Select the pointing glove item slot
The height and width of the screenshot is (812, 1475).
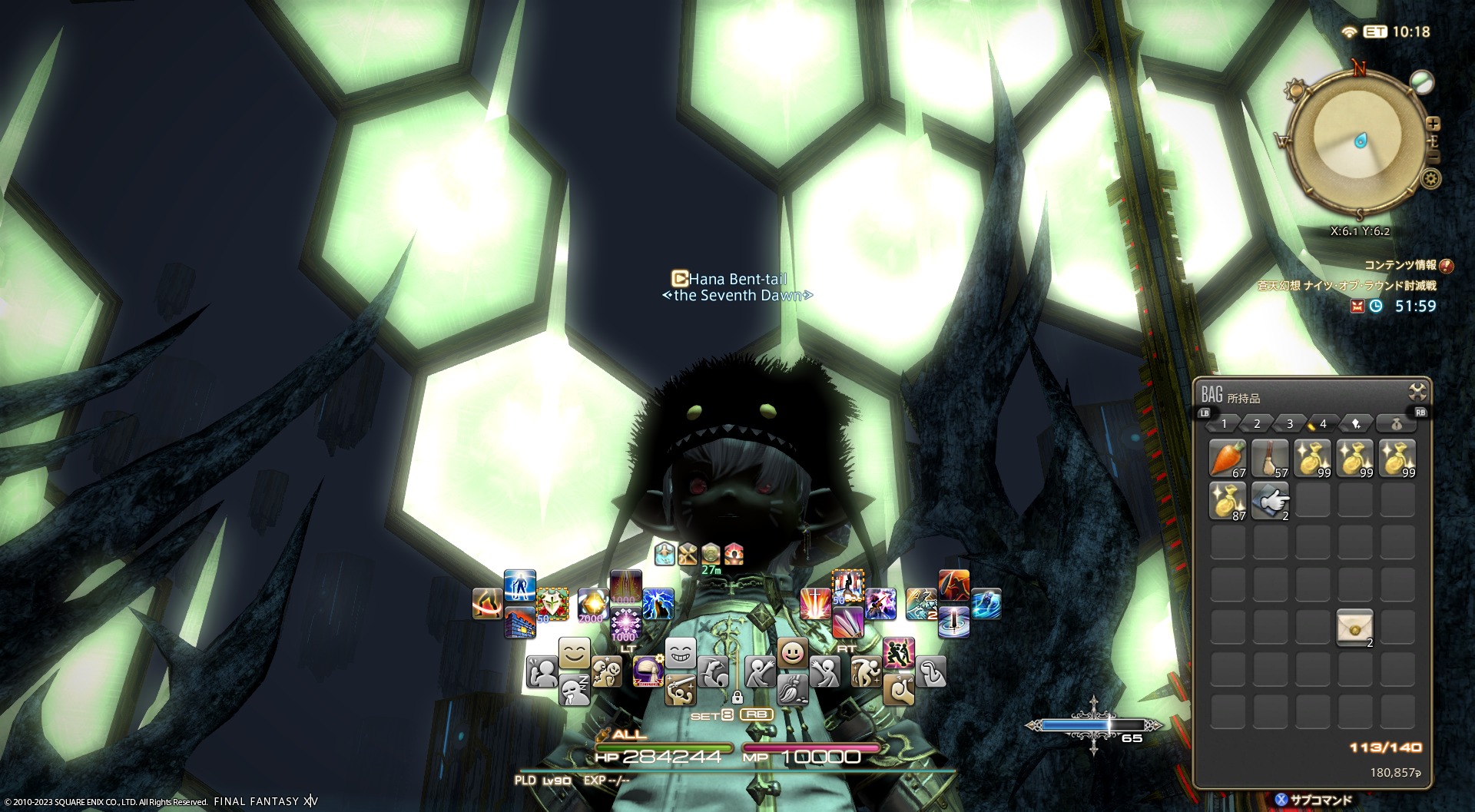(1270, 501)
